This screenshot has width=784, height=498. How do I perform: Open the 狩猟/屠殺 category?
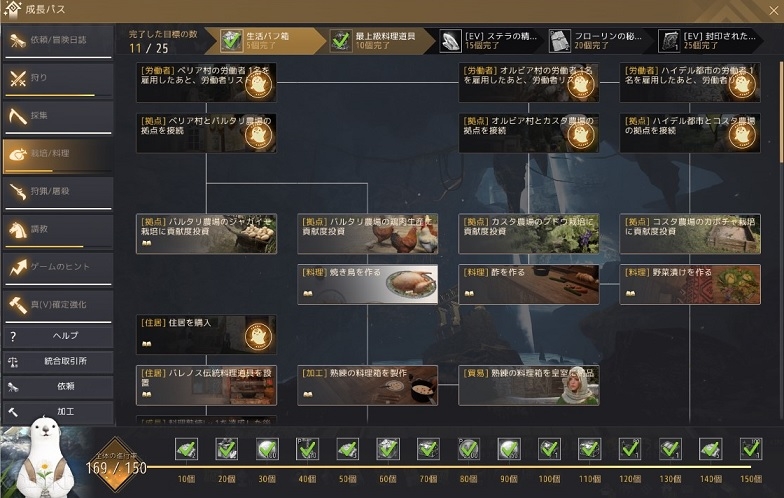tap(56, 192)
